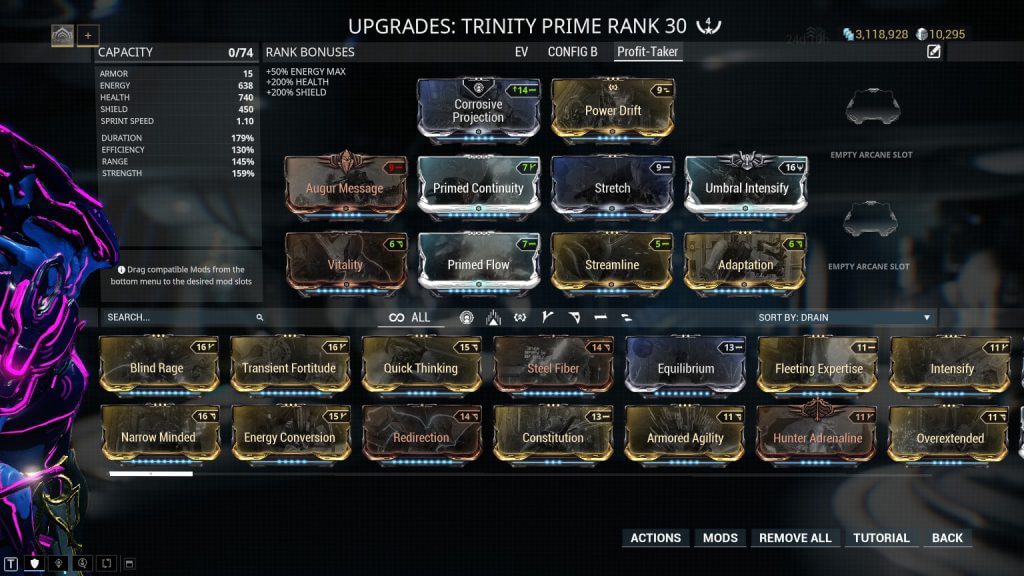Open the Profit-Taker config tab
The height and width of the screenshot is (576, 1024).
(x=649, y=51)
